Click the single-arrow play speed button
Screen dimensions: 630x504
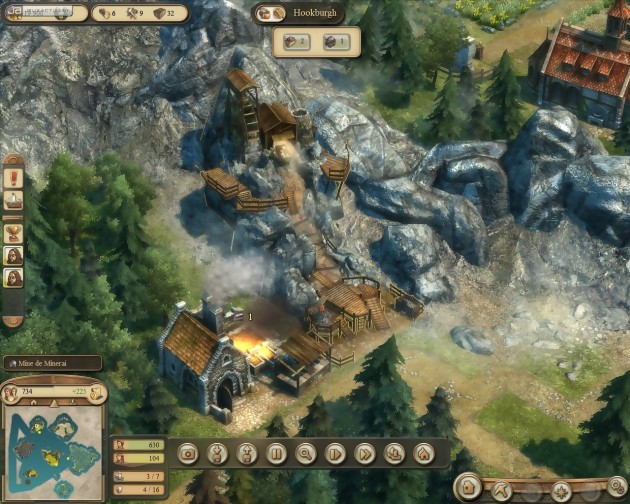click(x=335, y=453)
